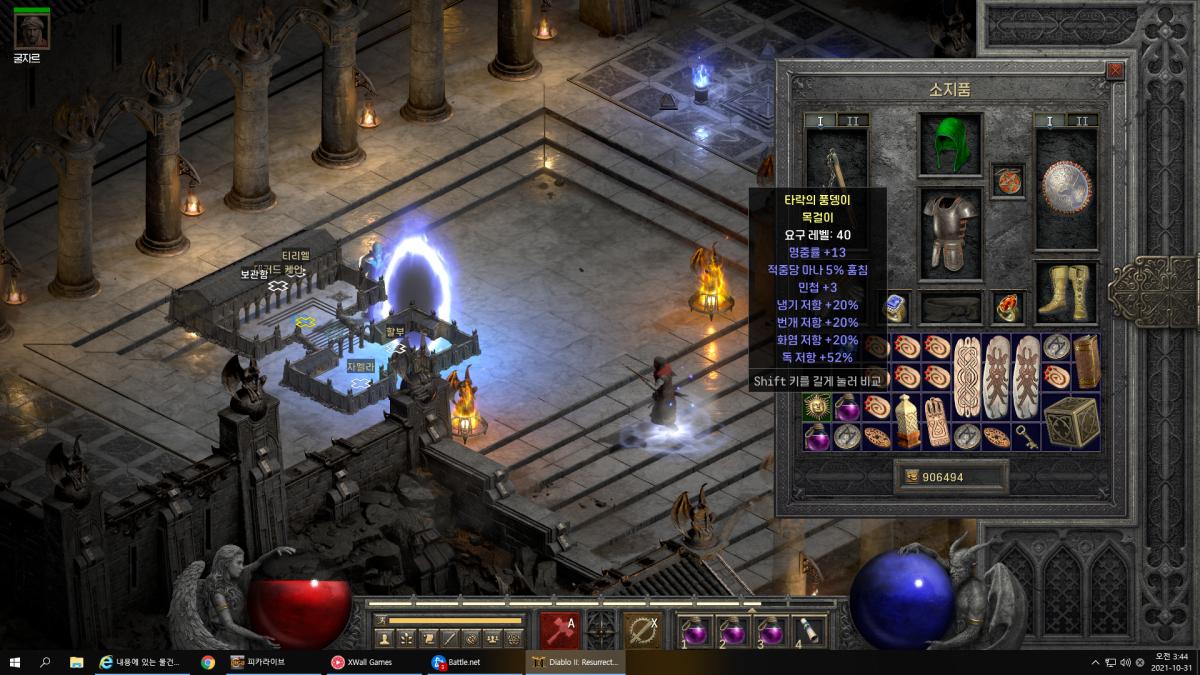
Task: Open the left skill hammer selector
Action: [558, 631]
